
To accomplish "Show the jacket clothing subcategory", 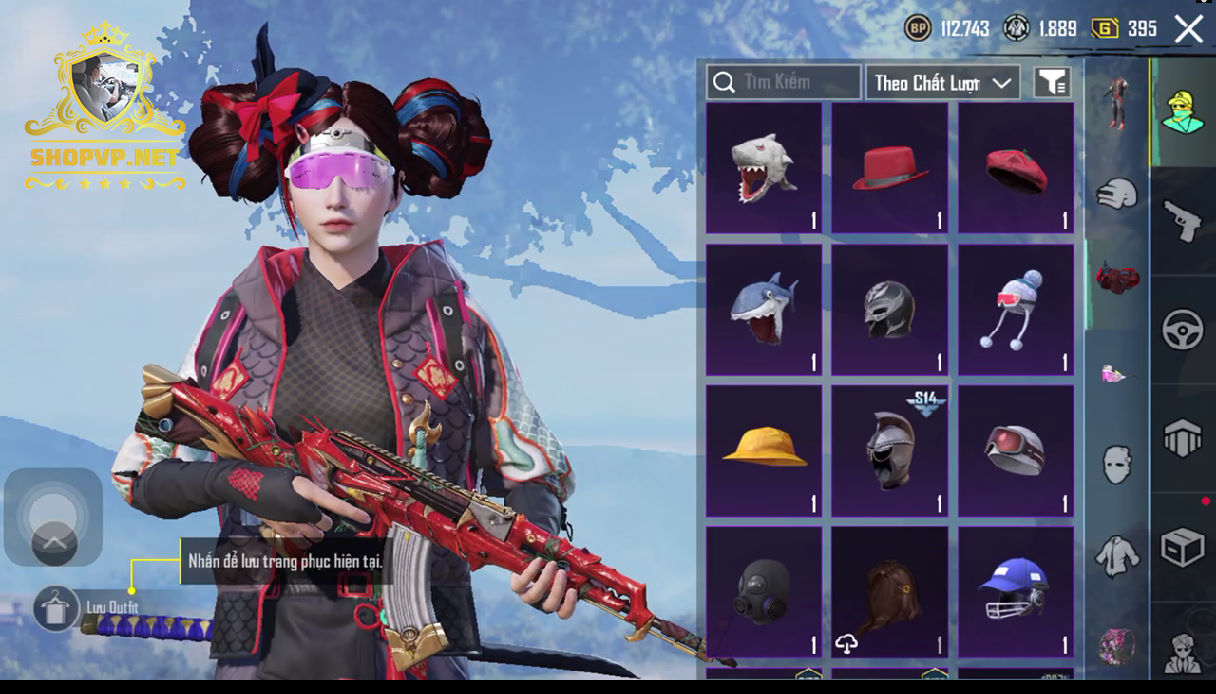I will pyautogui.click(x=1117, y=555).
